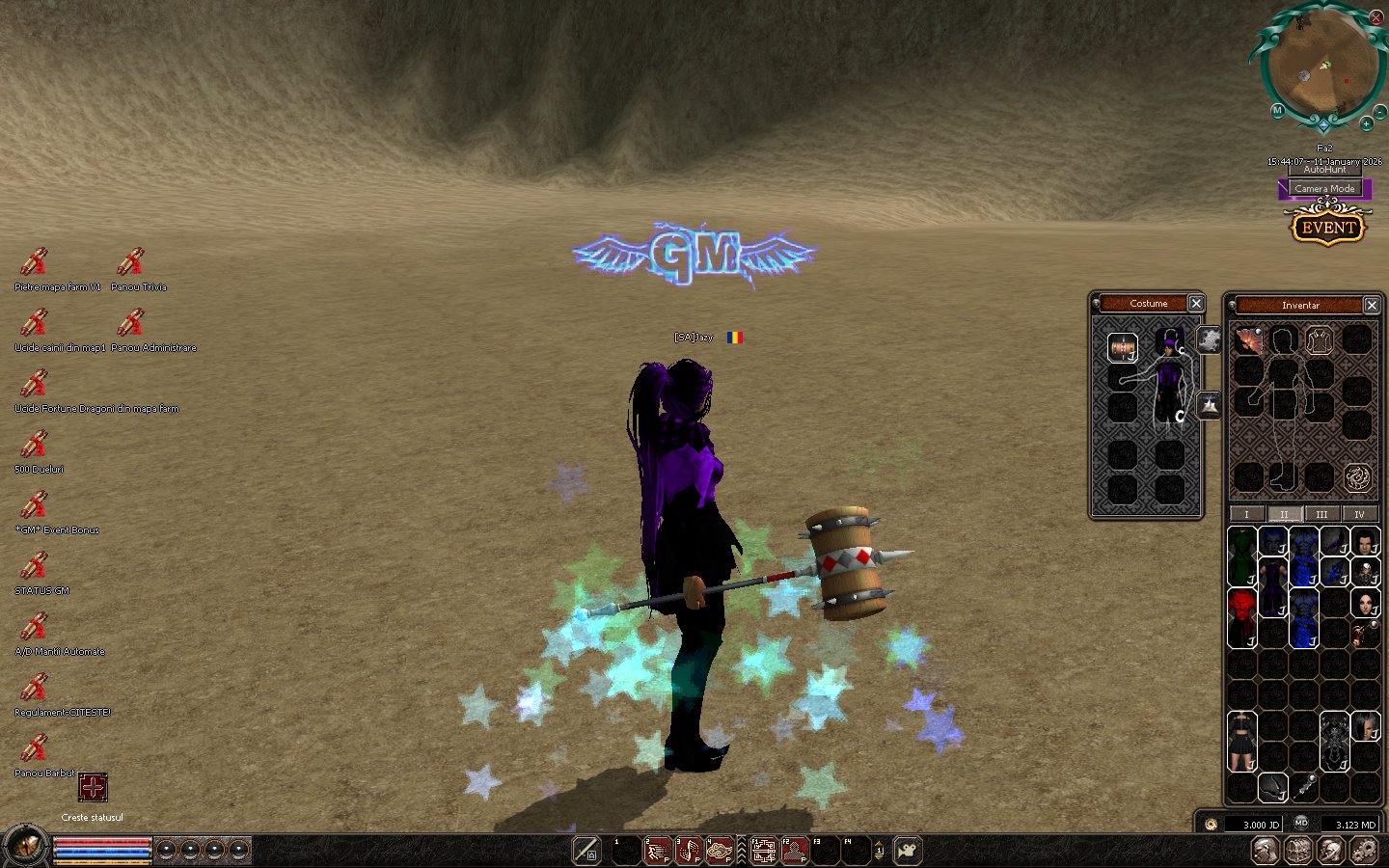Close the Inventar window
1389x868 pixels.
(x=1372, y=306)
